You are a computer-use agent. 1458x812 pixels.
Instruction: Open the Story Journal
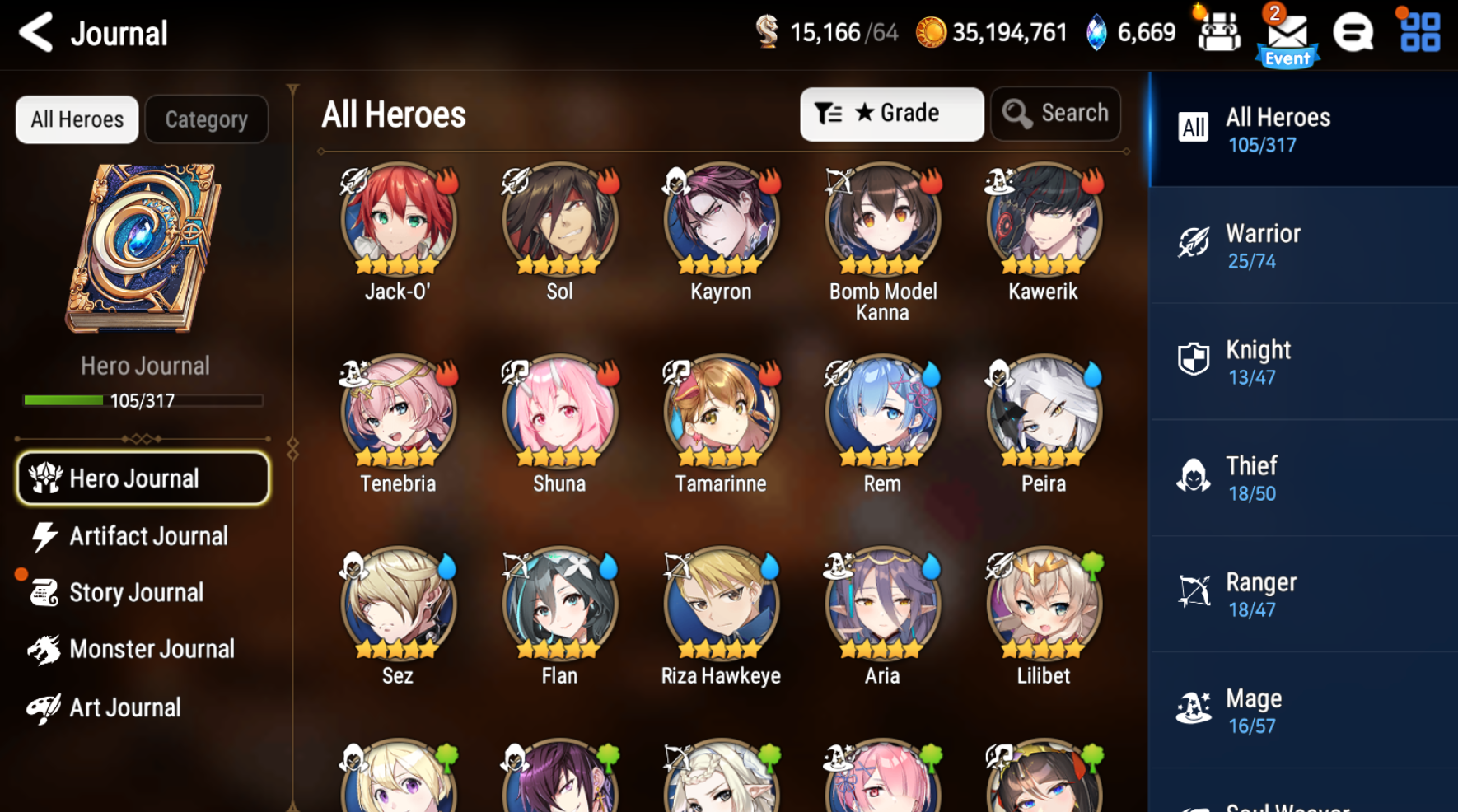click(x=136, y=592)
